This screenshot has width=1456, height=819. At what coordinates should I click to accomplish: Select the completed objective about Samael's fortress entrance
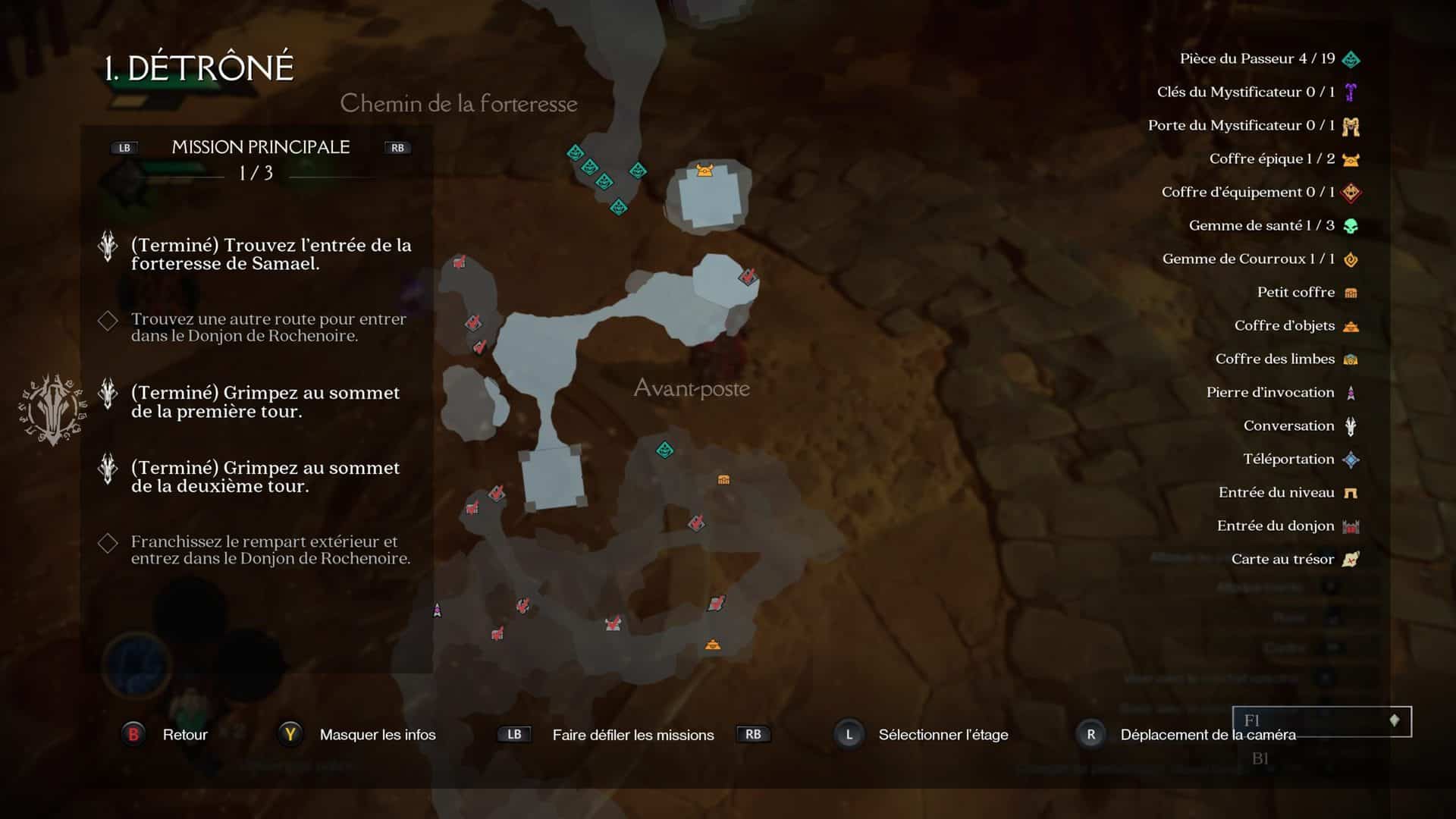271,254
